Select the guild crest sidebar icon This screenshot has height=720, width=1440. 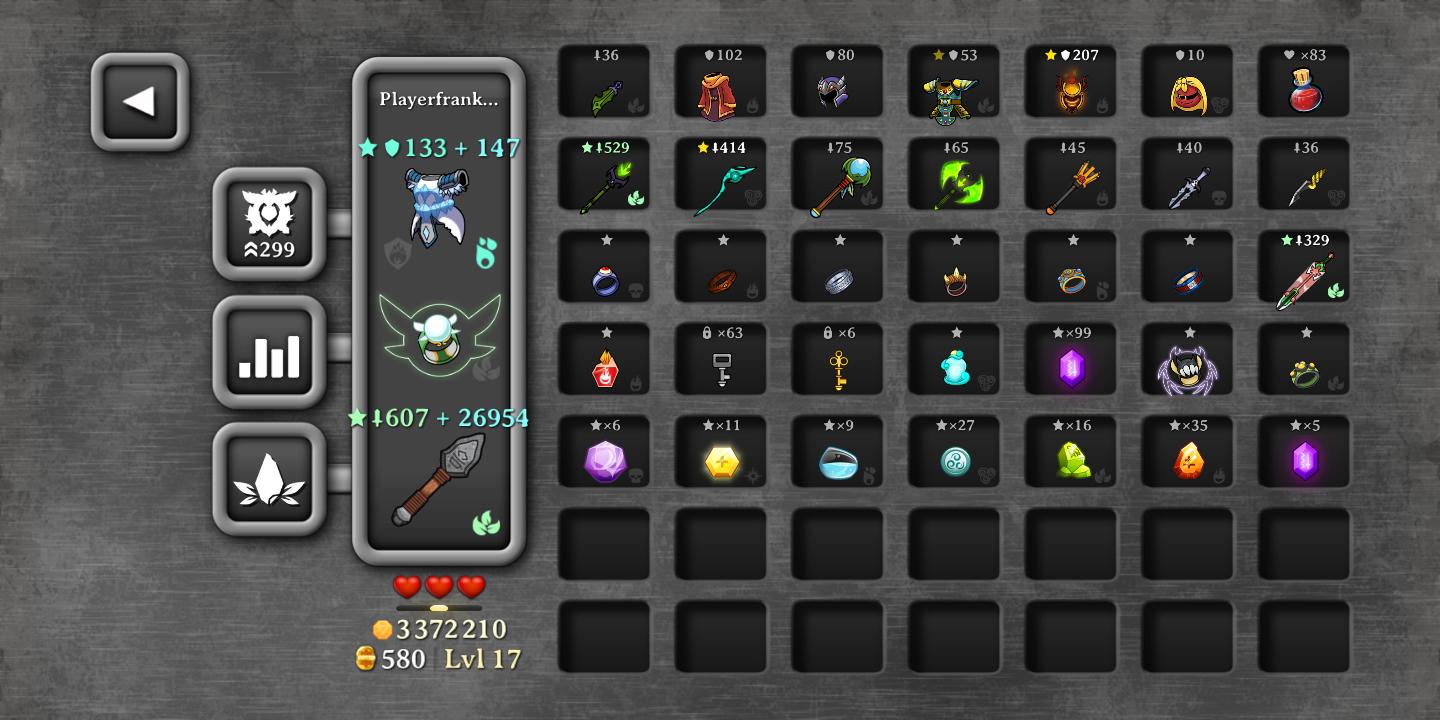click(269, 222)
